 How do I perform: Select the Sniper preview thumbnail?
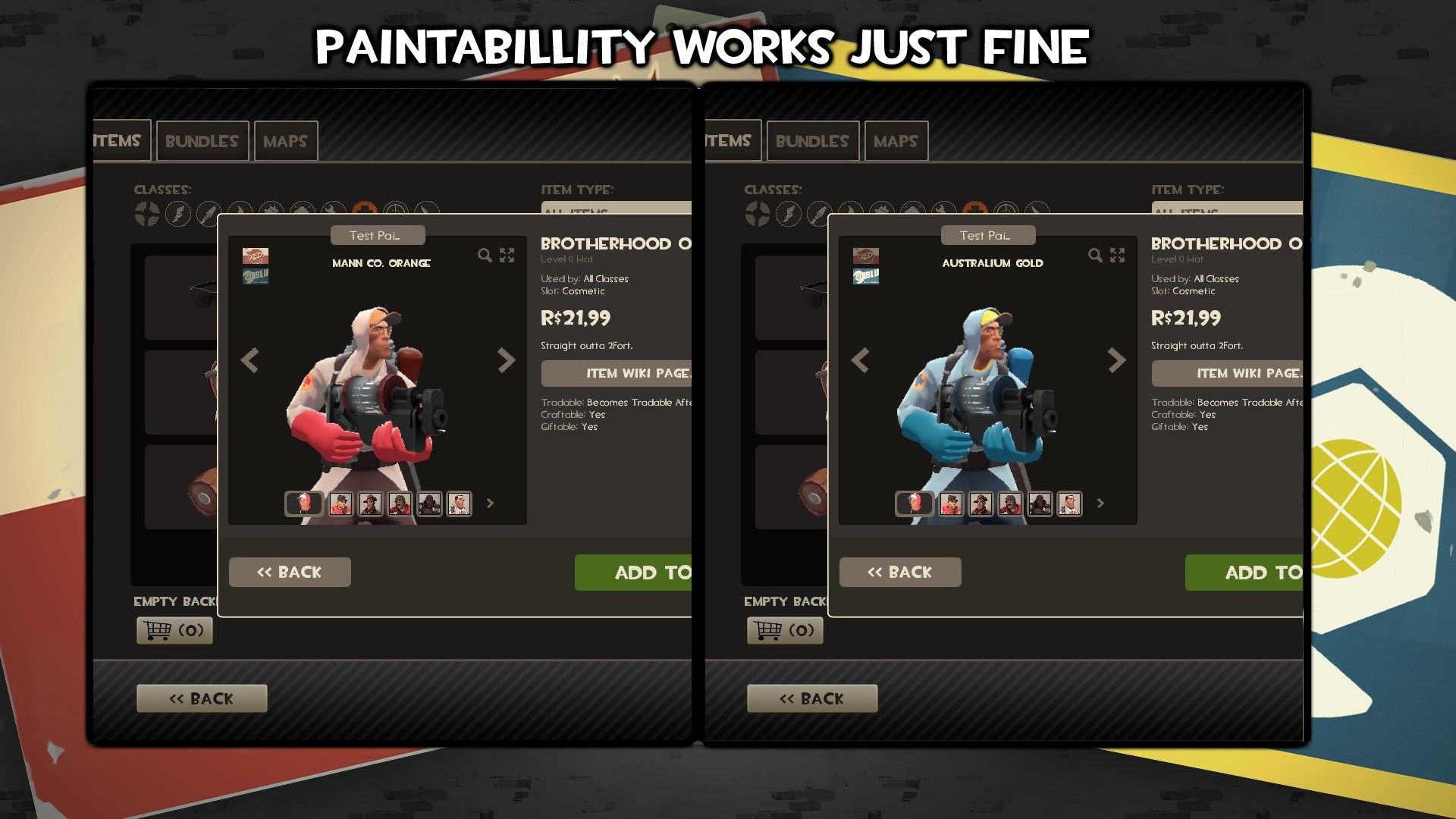point(371,504)
